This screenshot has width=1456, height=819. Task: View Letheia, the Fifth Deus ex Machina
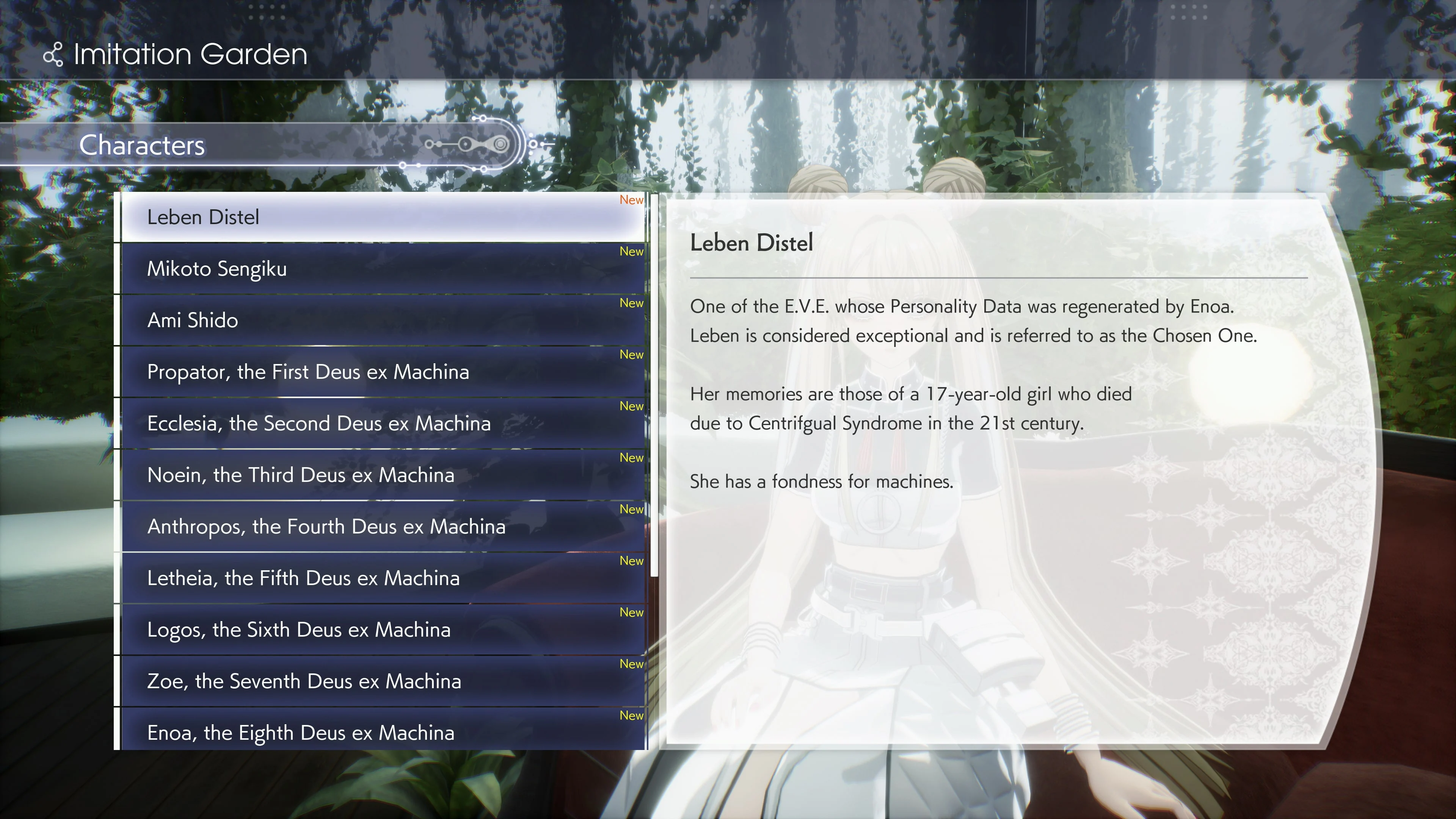[x=303, y=577]
